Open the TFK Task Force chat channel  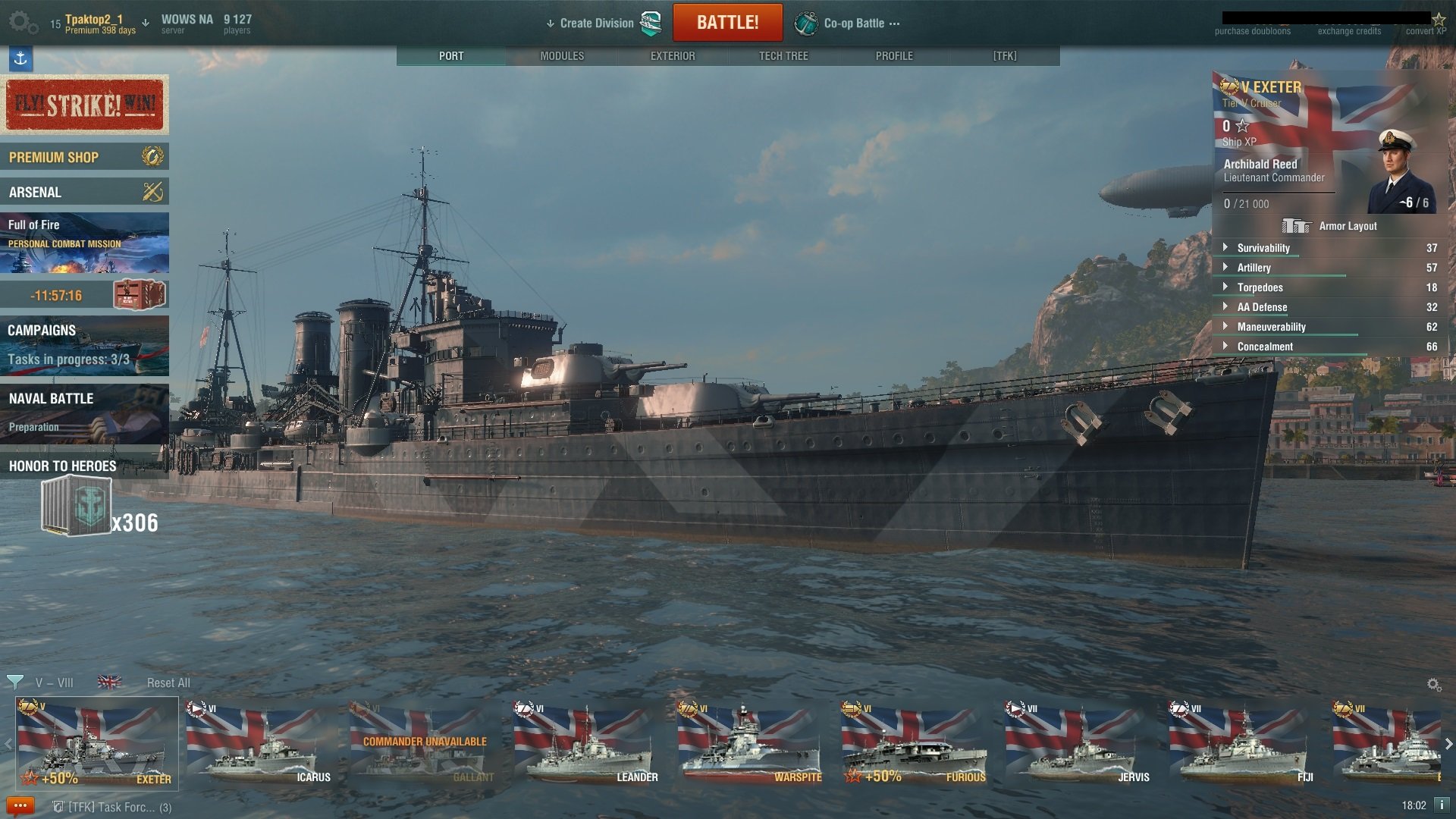coord(114,807)
